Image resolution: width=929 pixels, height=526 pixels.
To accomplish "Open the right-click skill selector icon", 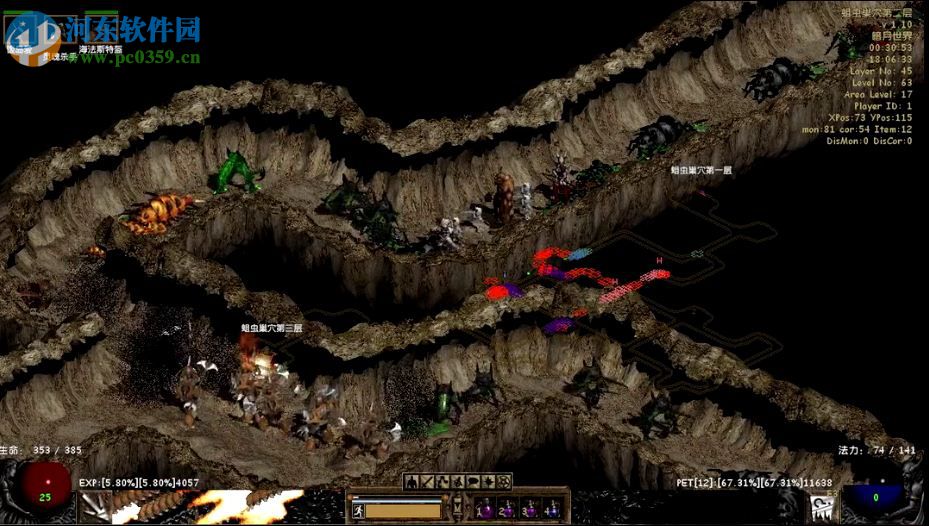I will (x=821, y=507).
